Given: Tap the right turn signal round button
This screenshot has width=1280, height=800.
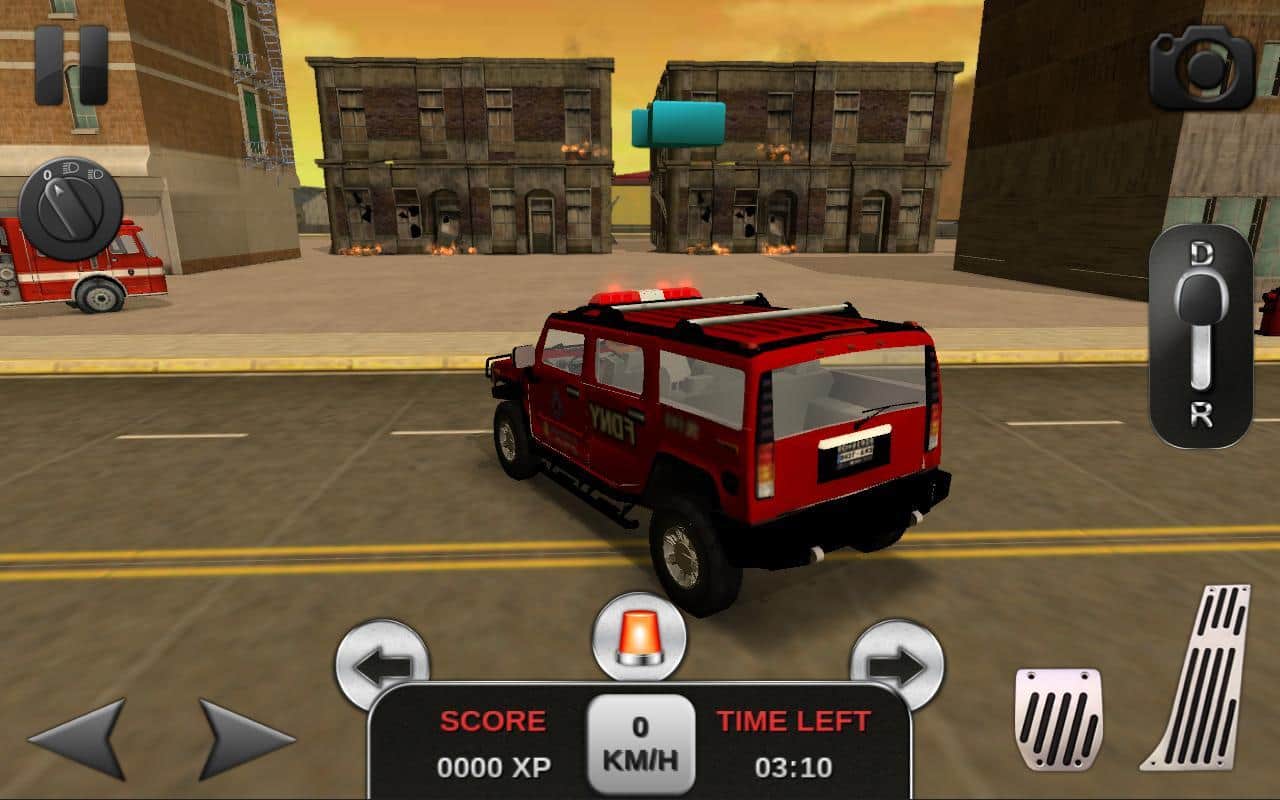Looking at the screenshot, I should click(897, 661).
